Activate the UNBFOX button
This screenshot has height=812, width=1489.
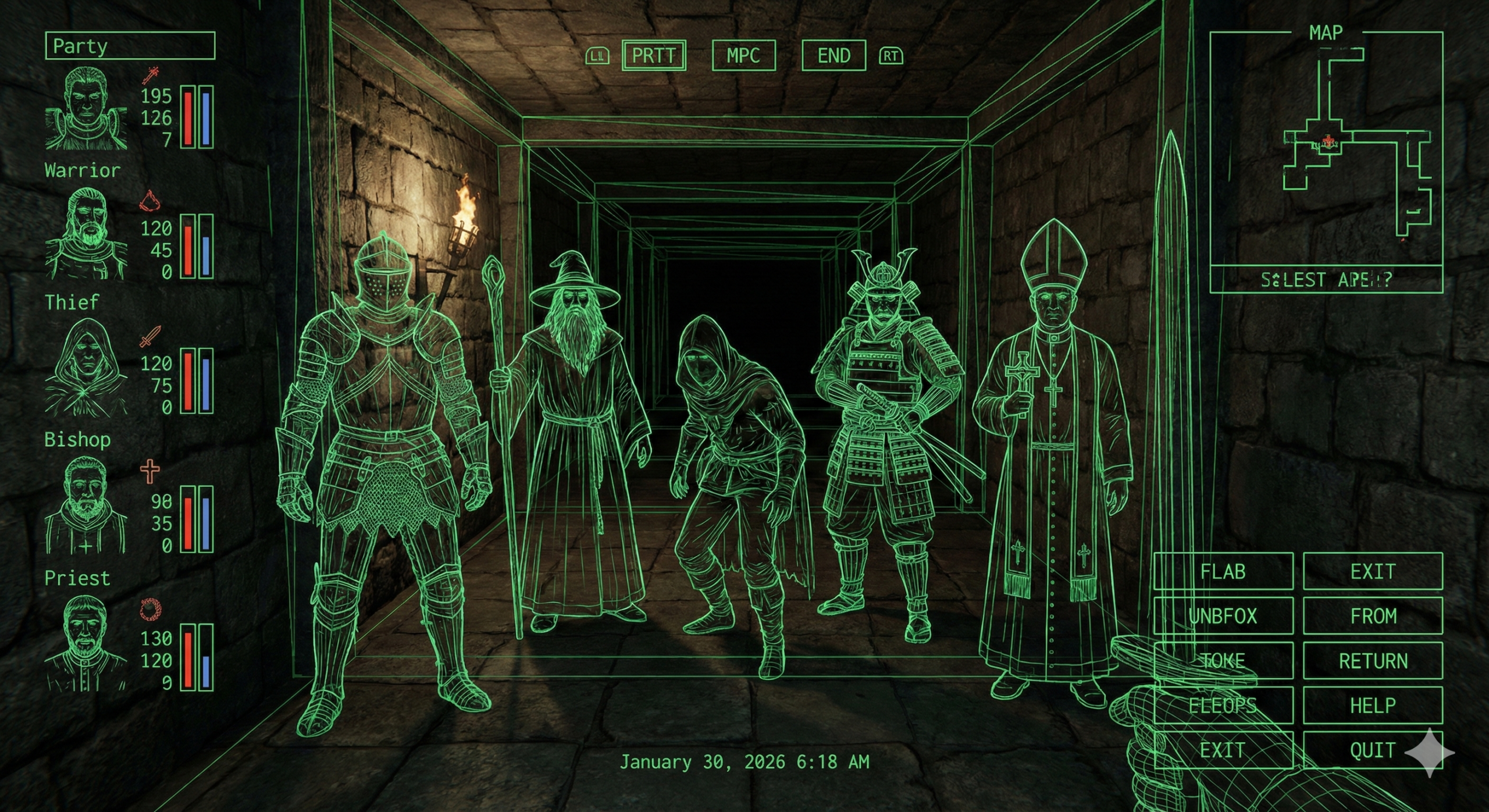tap(1223, 616)
